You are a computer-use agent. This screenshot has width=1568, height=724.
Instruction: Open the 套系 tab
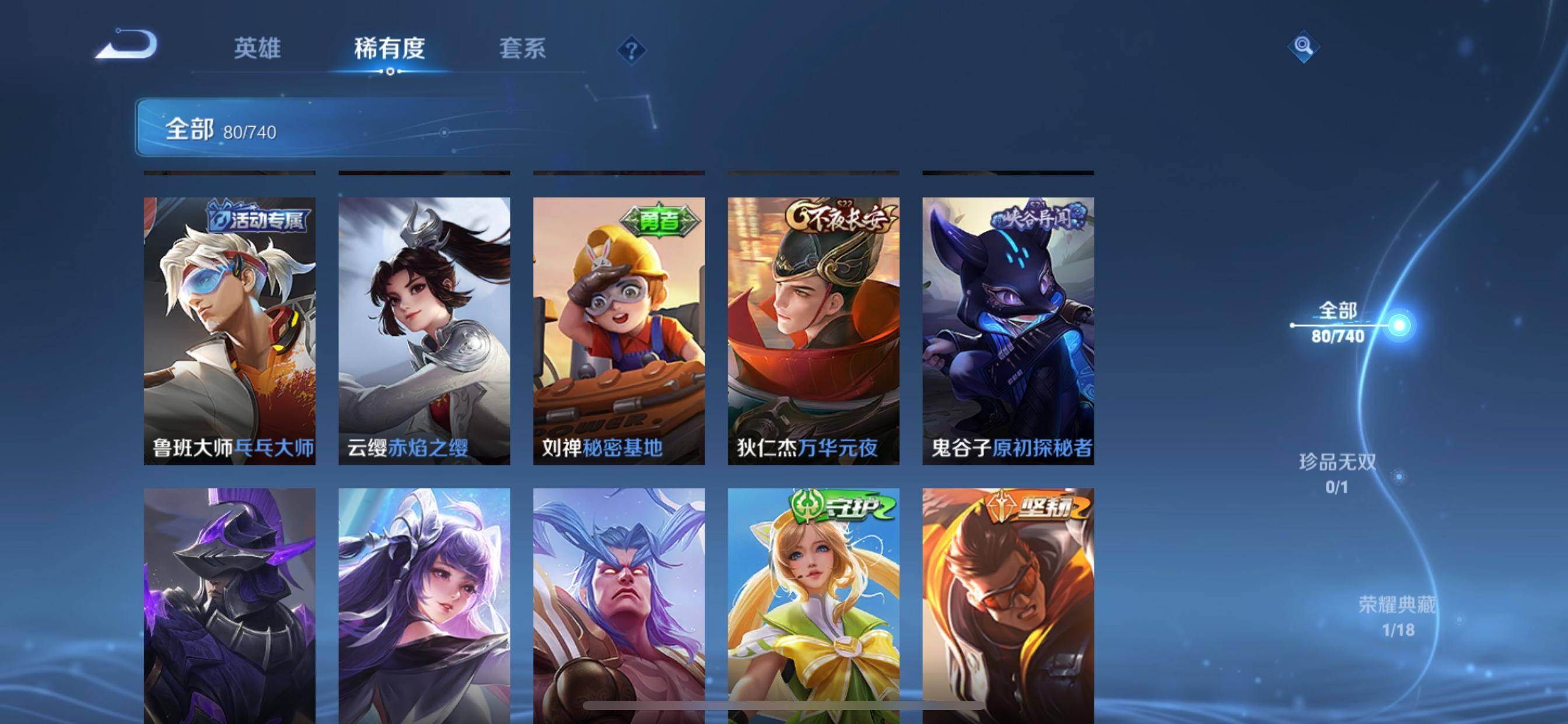(522, 48)
